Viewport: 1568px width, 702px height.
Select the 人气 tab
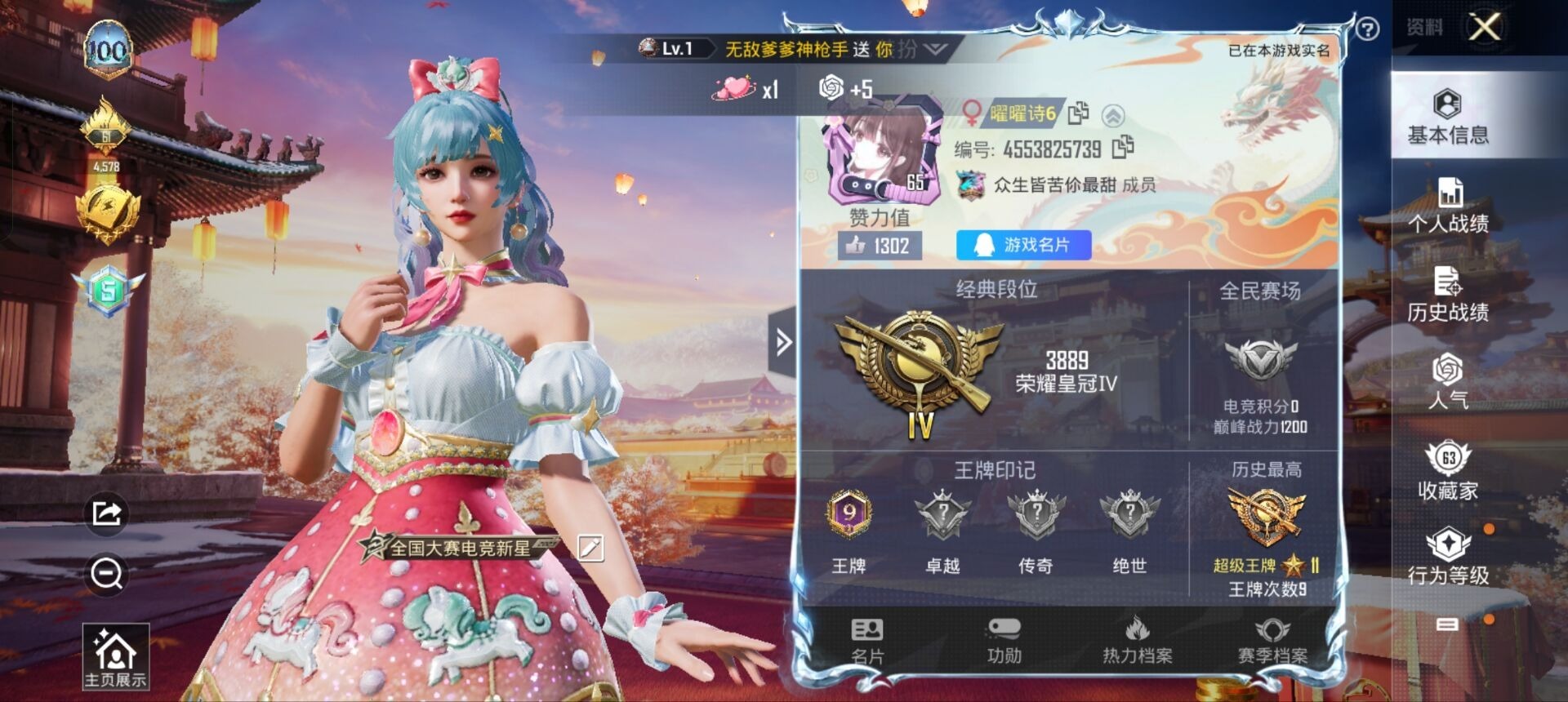coord(1448,380)
